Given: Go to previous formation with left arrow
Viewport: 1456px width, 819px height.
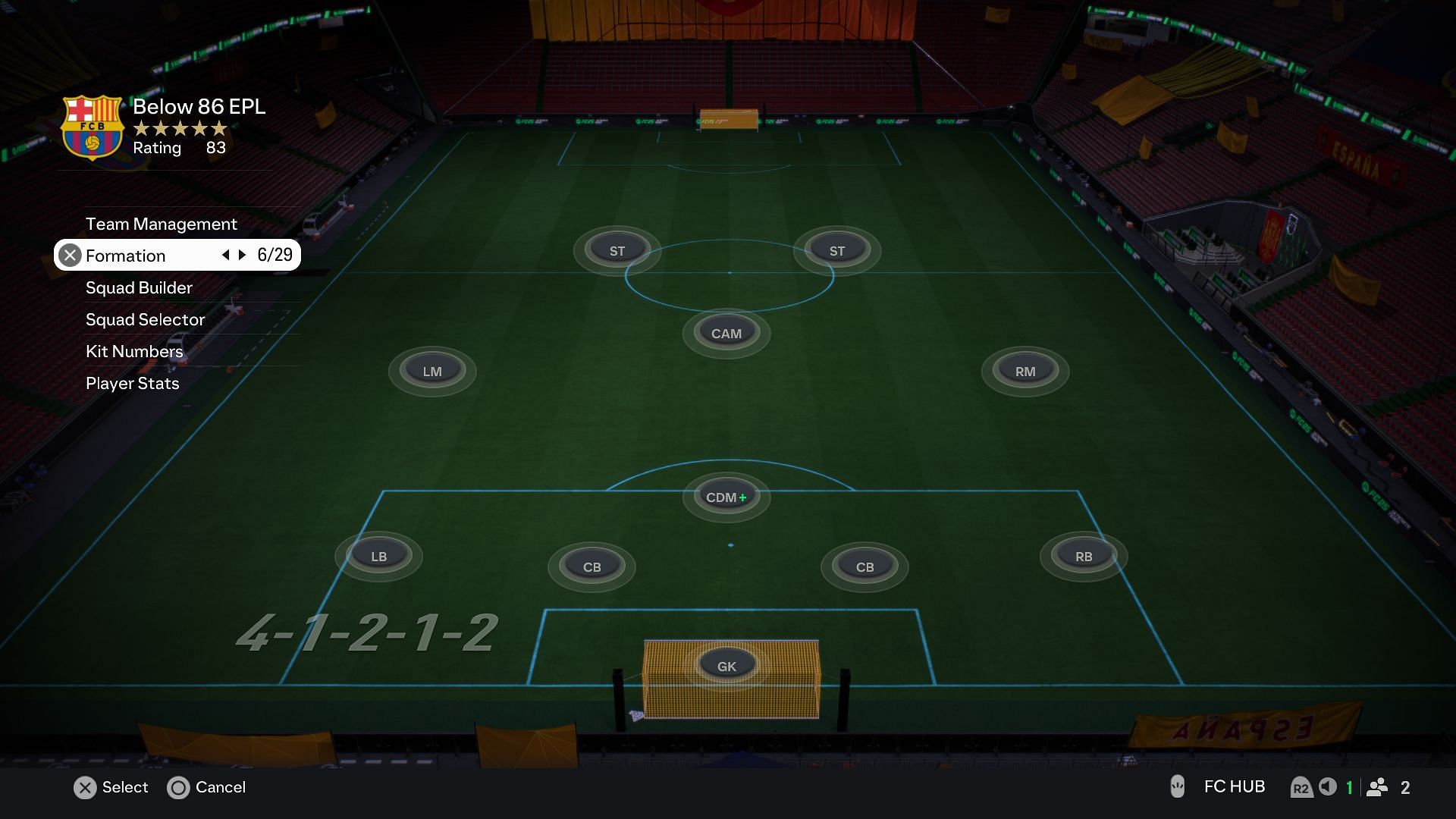Looking at the screenshot, I should [225, 255].
